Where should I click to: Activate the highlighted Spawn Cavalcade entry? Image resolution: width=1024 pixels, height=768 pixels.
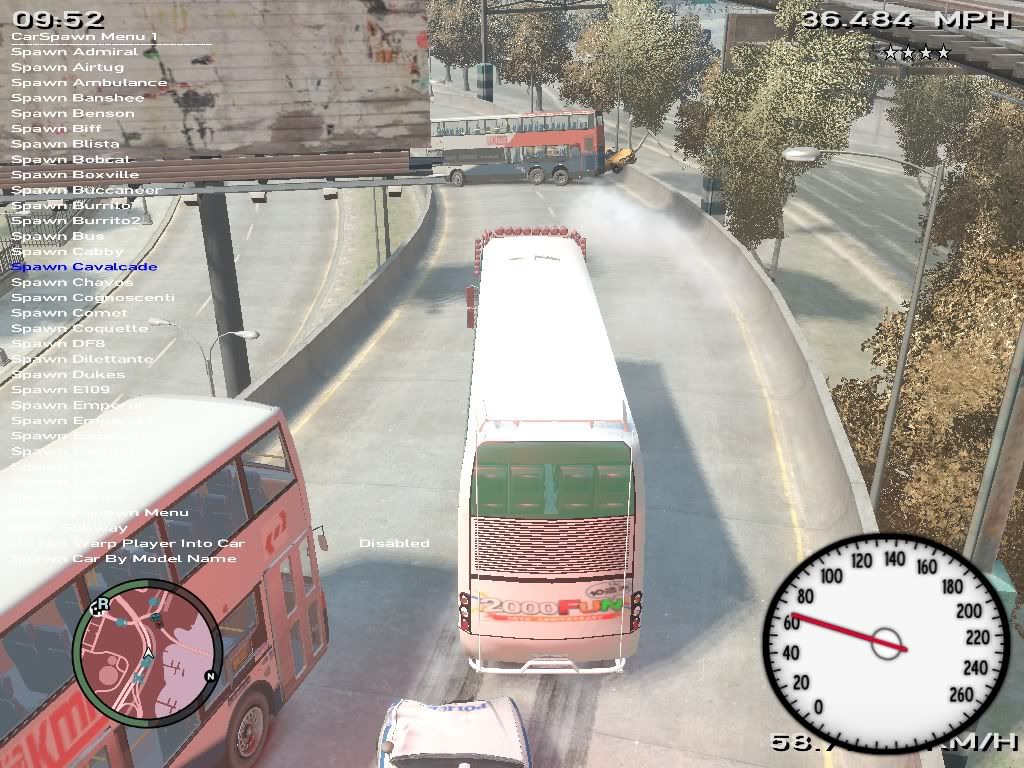[84, 267]
